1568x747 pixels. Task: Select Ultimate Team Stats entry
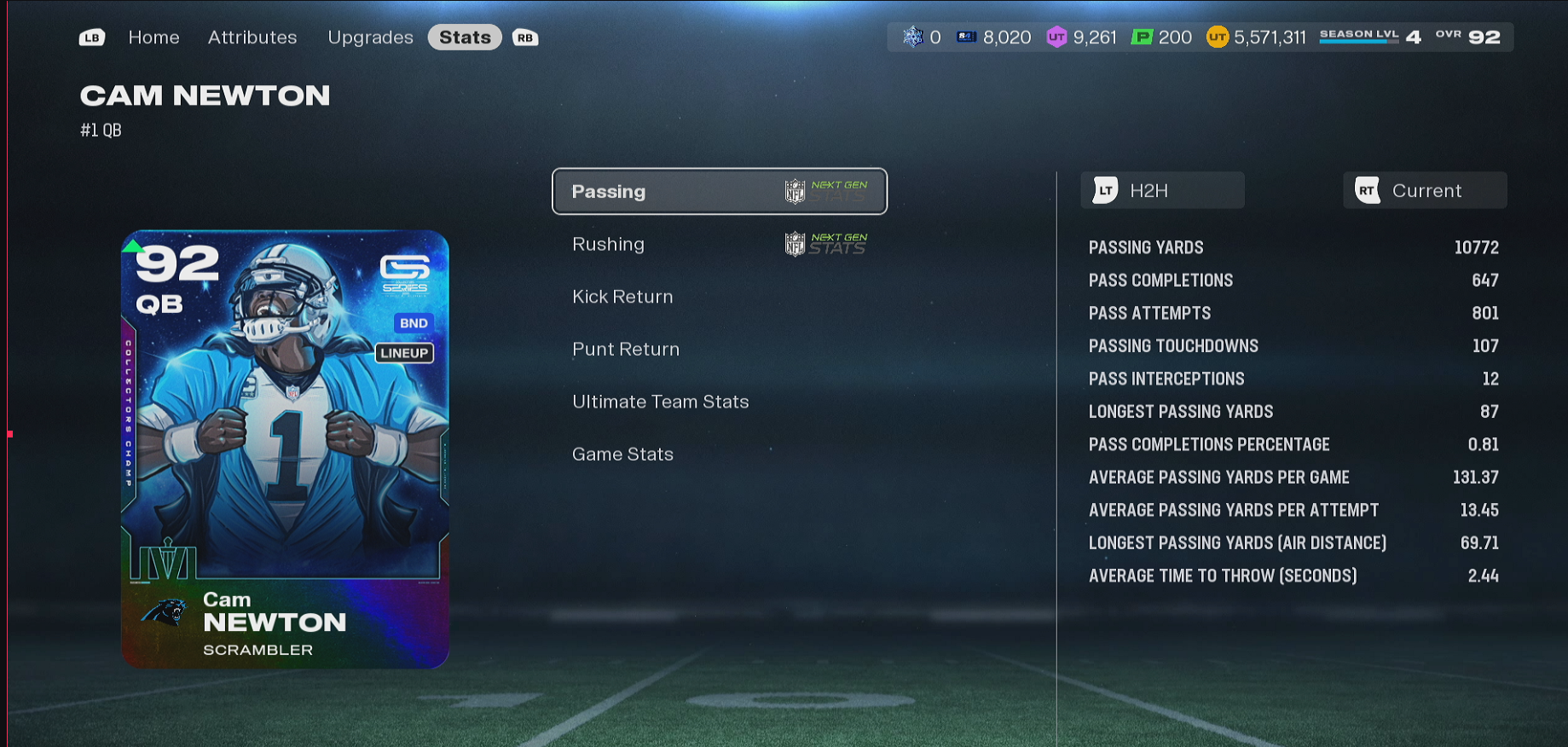tap(661, 402)
